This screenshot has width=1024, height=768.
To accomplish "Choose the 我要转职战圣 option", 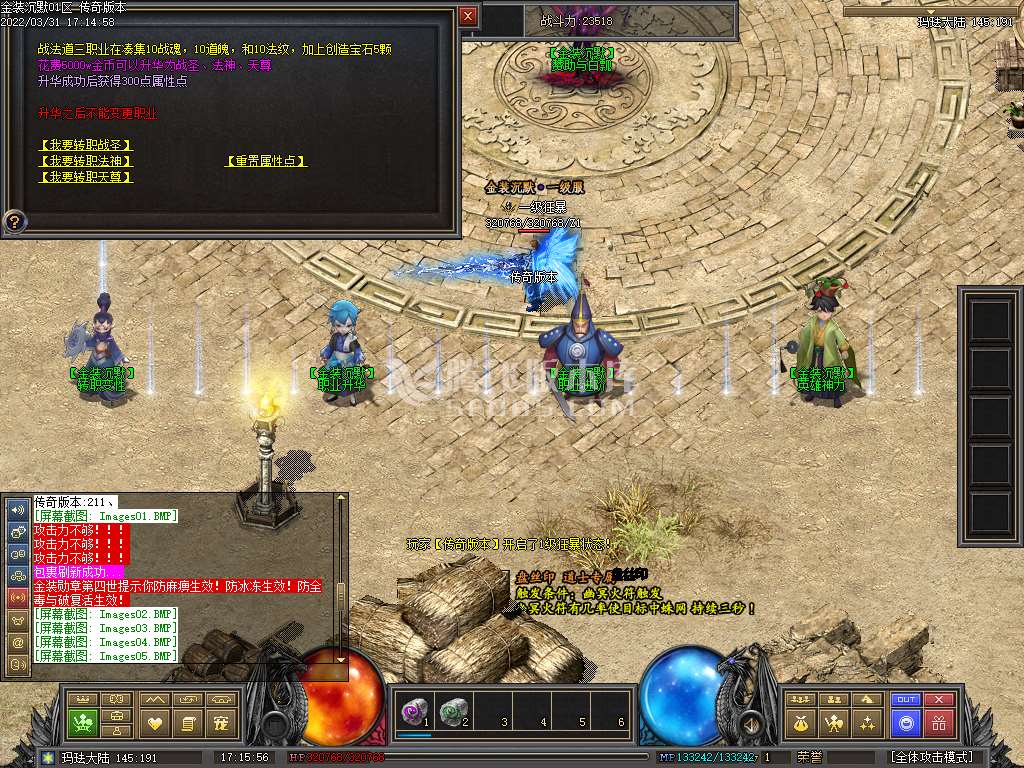I will click(85, 145).
